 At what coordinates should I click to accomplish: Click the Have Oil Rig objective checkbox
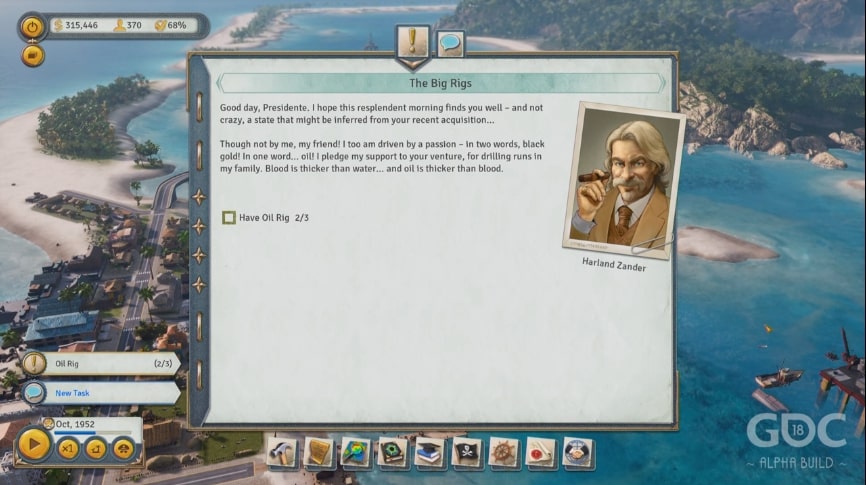click(229, 217)
